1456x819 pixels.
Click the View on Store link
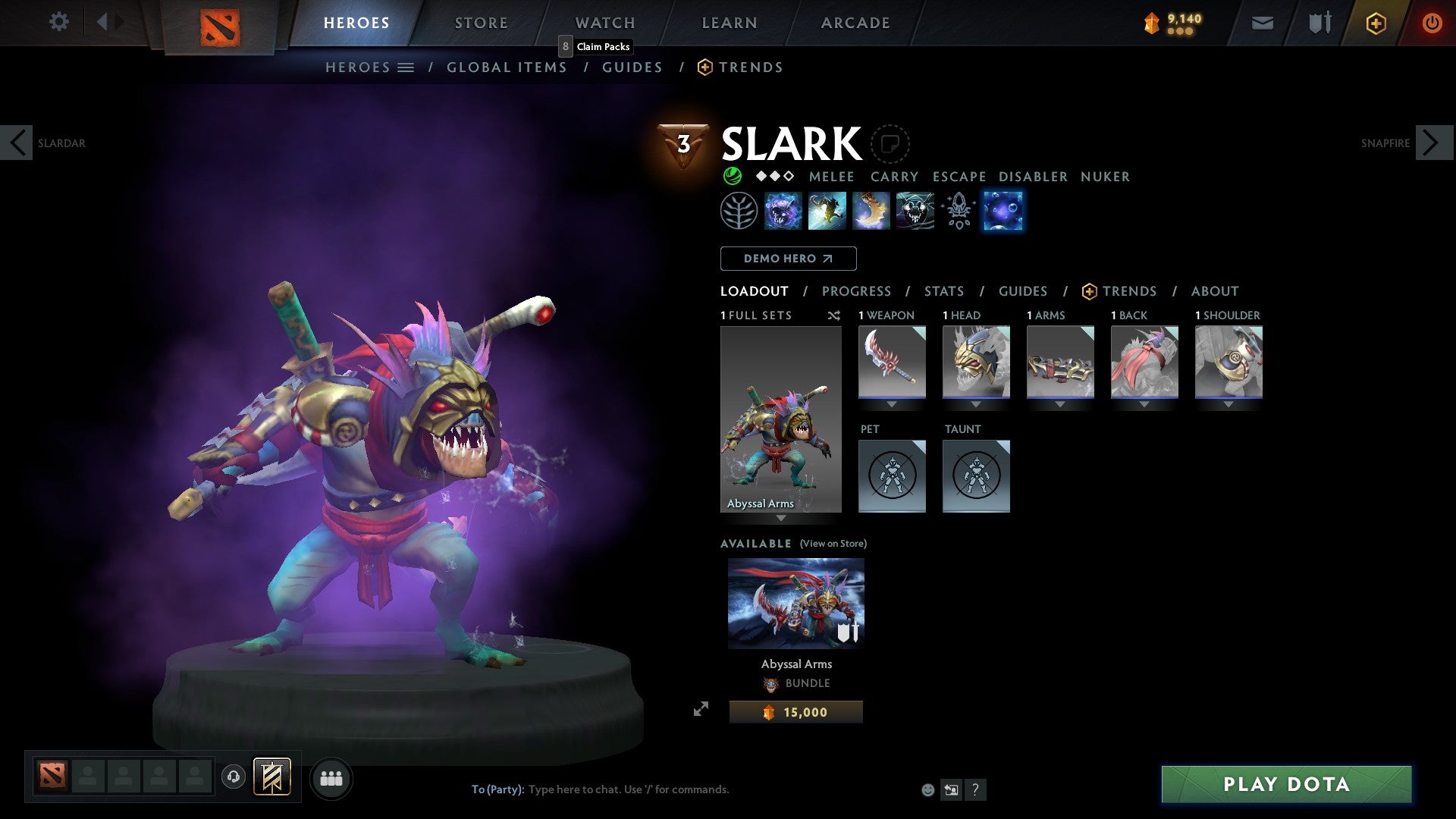point(832,544)
